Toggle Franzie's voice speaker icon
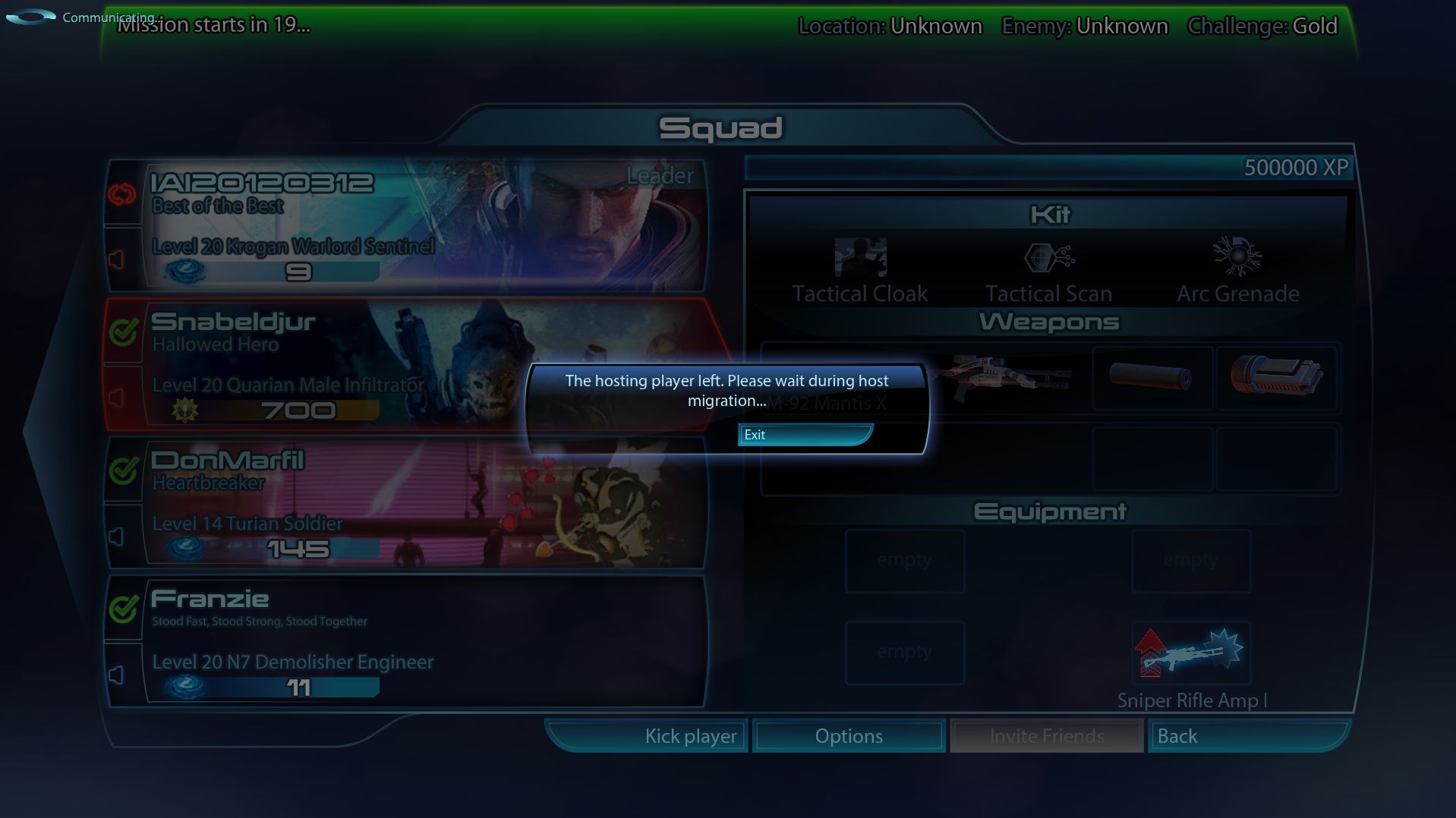The width and height of the screenshot is (1456, 818). [117, 675]
